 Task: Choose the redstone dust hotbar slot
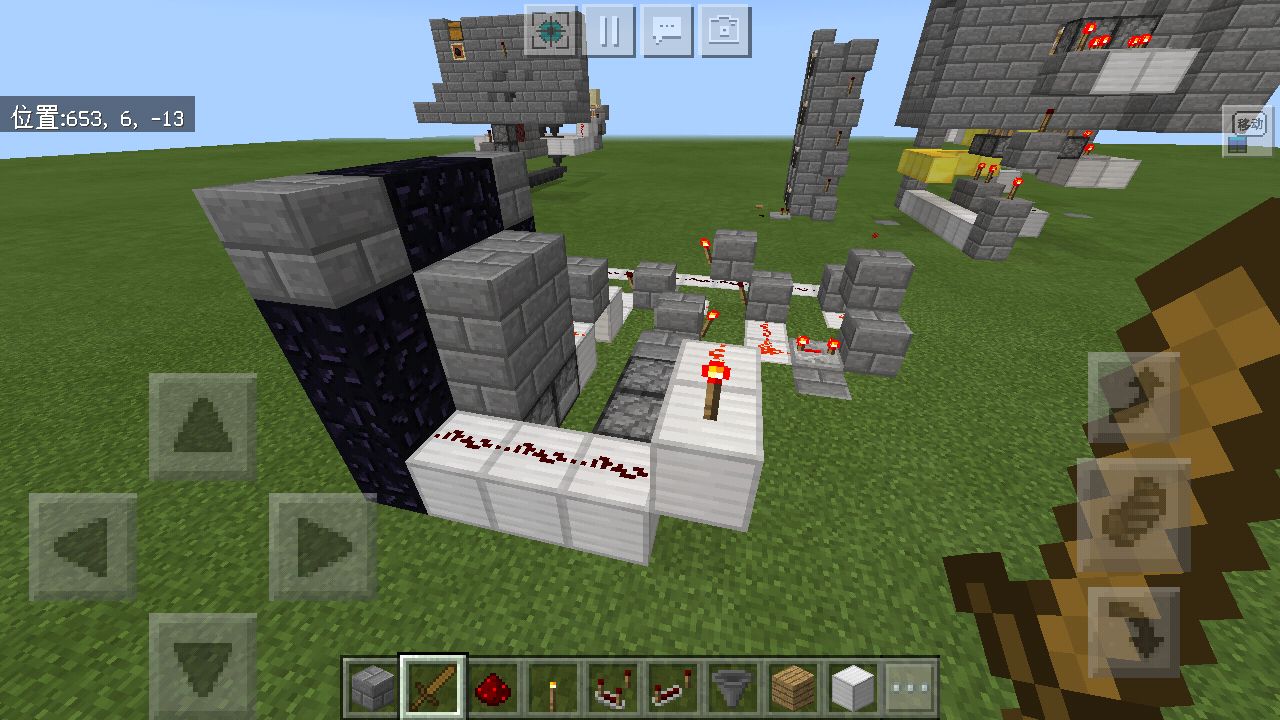pyautogui.click(x=493, y=687)
